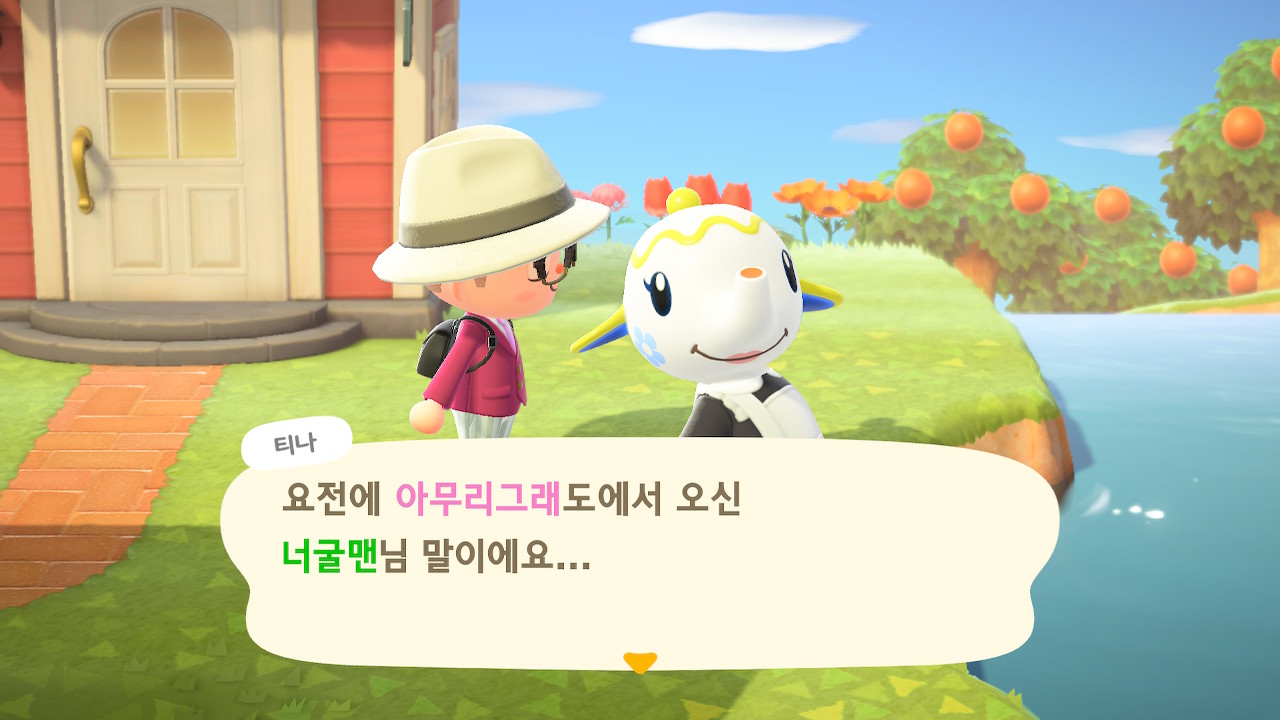Click the orange arrow to advance dialogue
The width and height of the screenshot is (1280, 720).
click(x=639, y=661)
